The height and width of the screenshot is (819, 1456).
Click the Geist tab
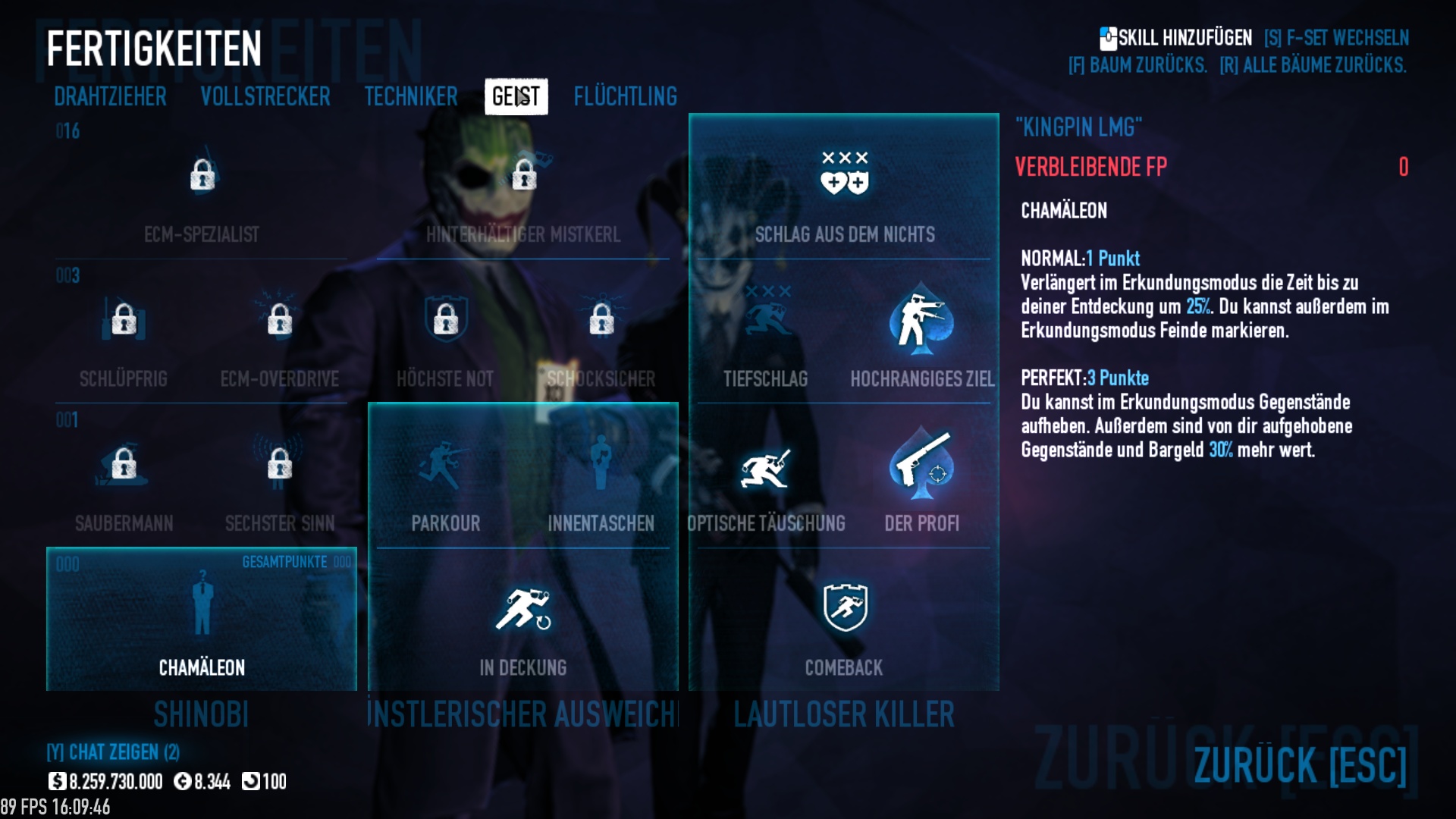point(516,97)
